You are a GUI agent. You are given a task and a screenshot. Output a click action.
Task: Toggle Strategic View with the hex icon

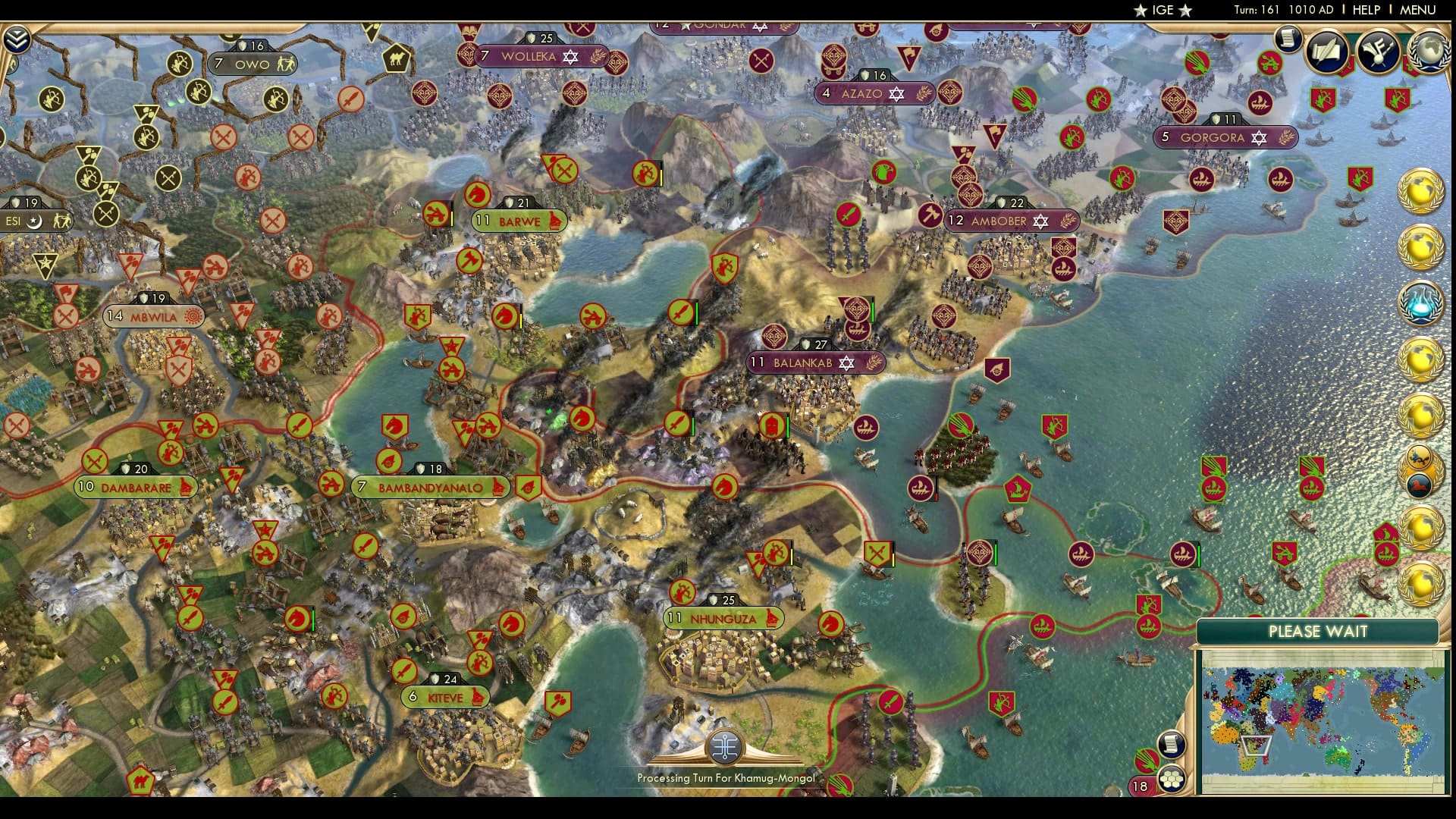coord(1170,780)
